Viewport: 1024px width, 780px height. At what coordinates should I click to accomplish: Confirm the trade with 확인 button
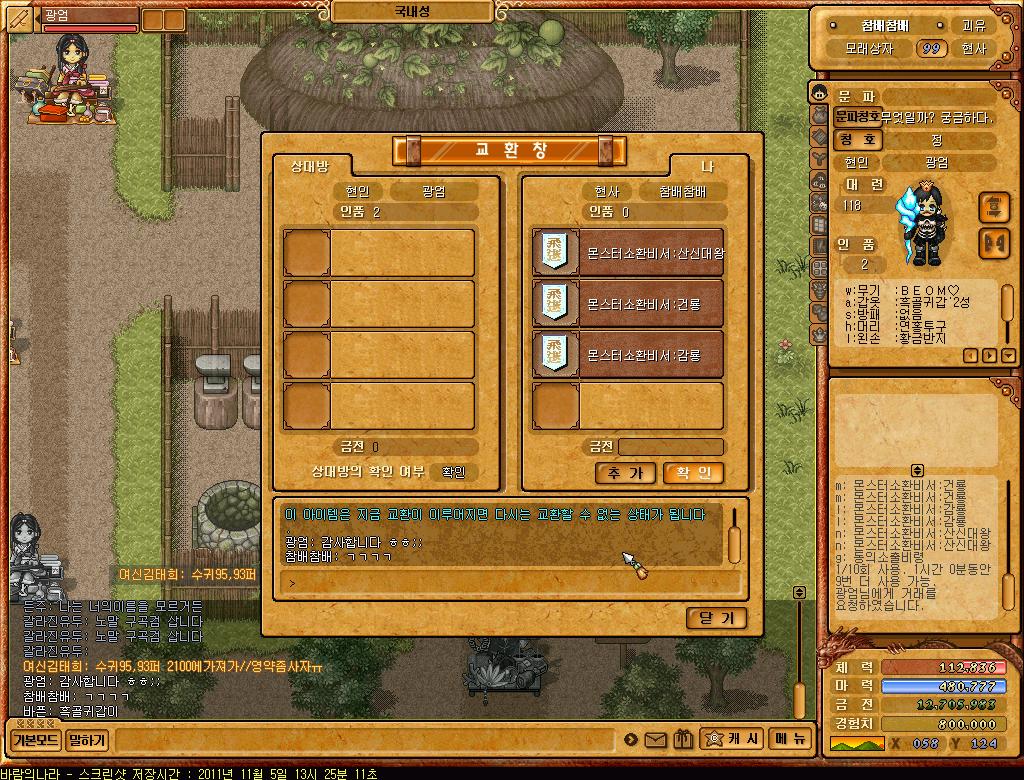point(693,473)
